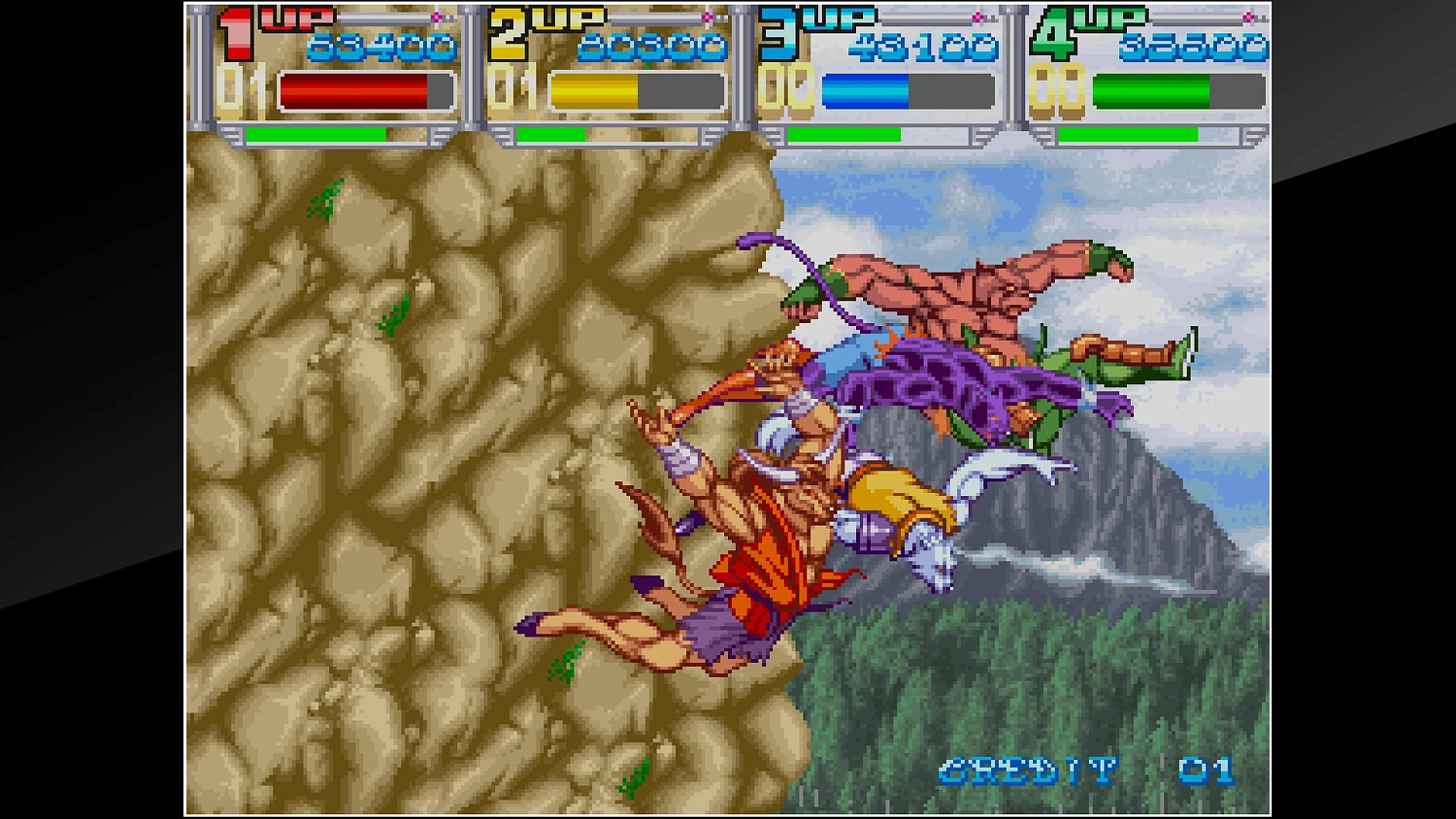Click the white beast head sprite
1456x819 pixels.
tap(932, 553)
